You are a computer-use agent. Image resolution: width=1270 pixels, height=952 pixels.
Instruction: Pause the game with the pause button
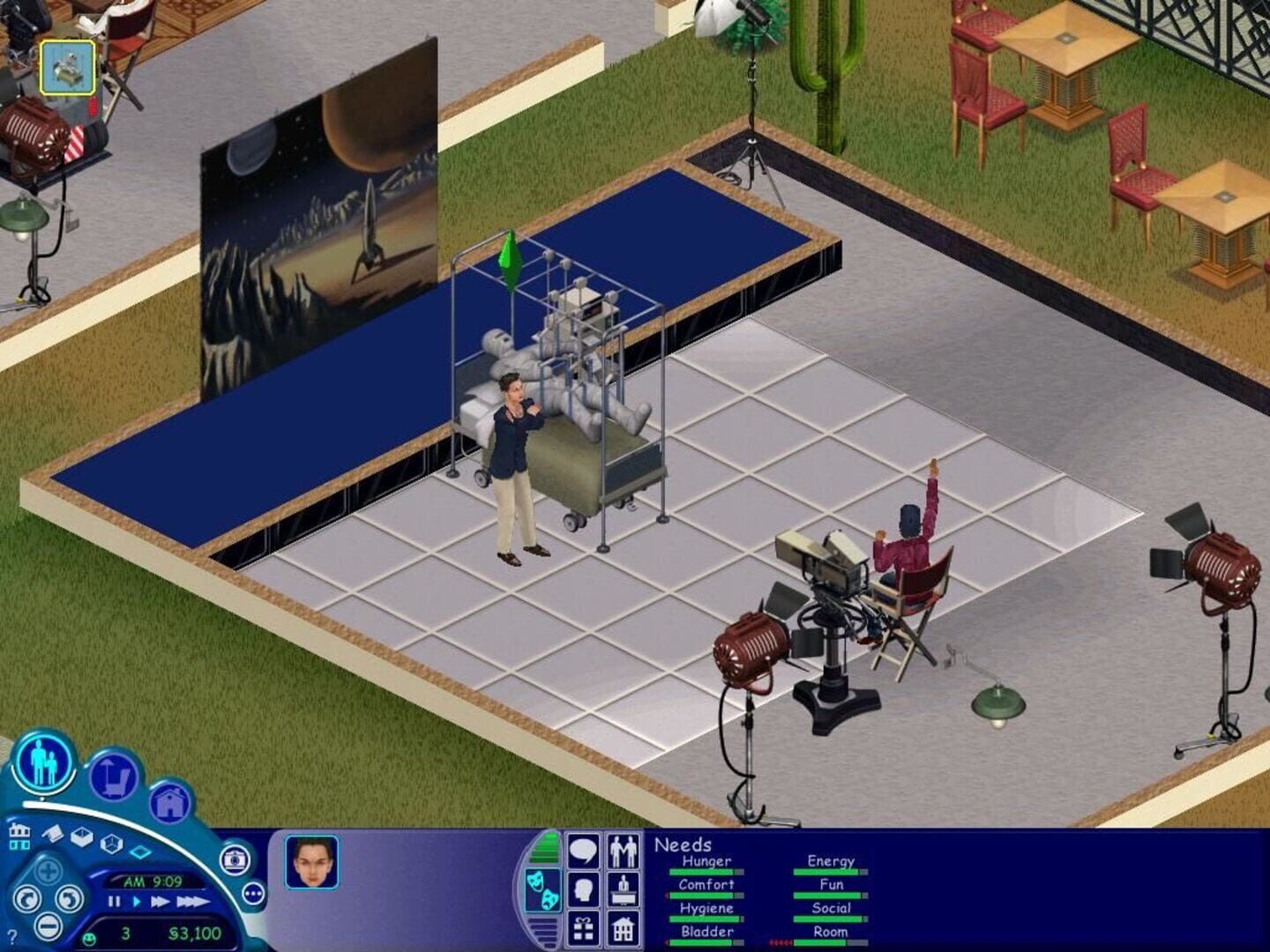(114, 902)
